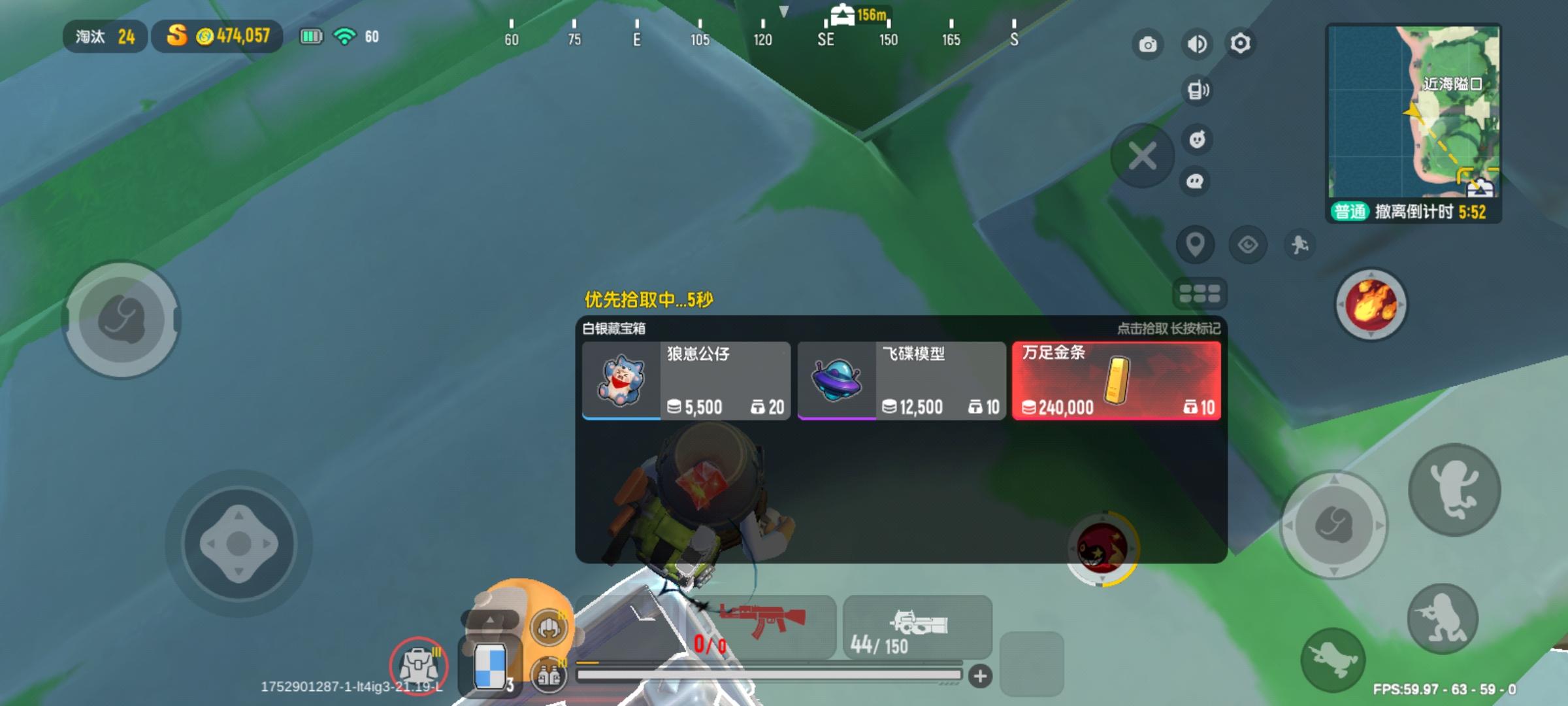This screenshot has height=706, width=1568.
Task: Open the quick chat bubble
Action: (1197, 181)
